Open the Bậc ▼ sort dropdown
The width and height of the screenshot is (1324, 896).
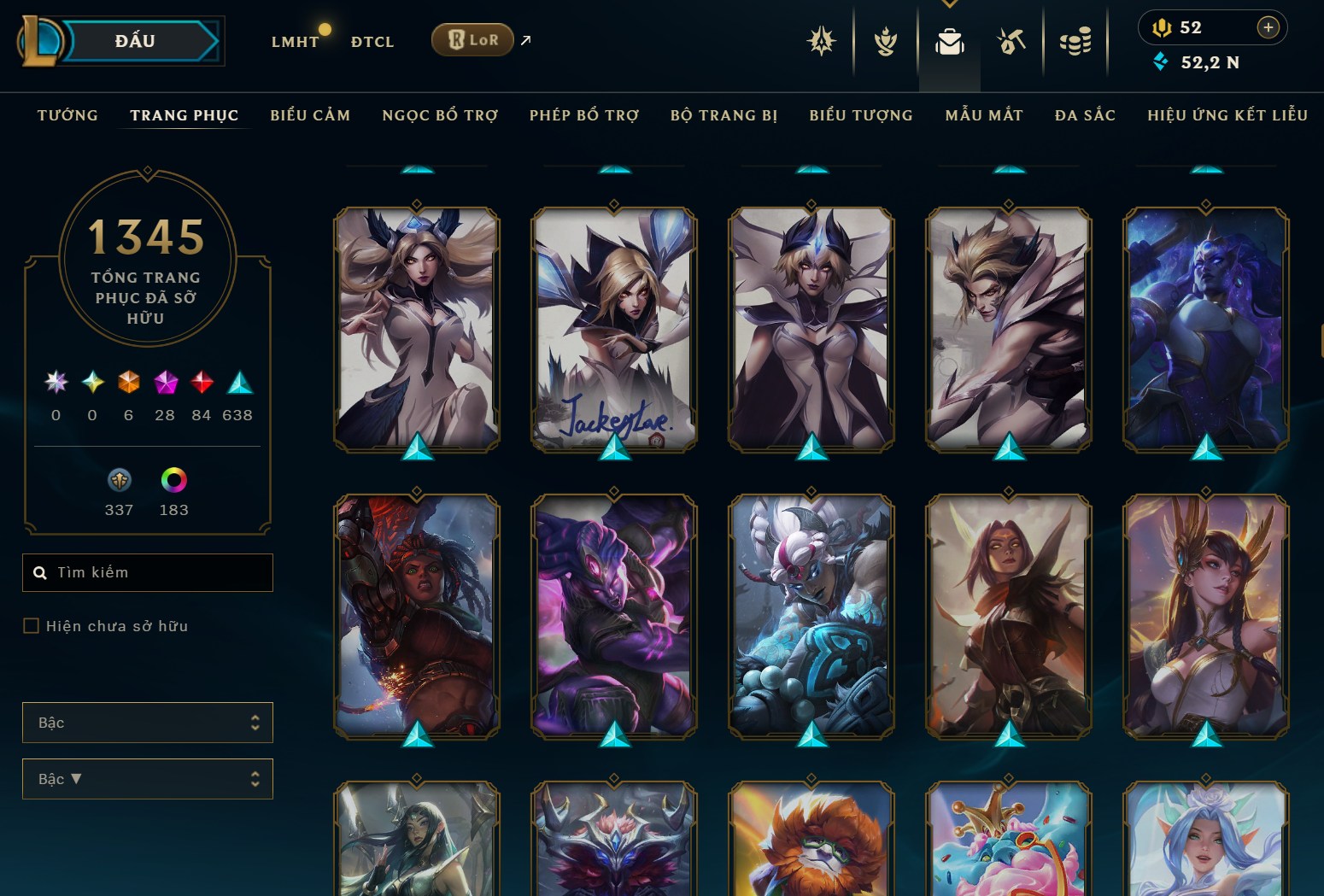tap(148, 779)
